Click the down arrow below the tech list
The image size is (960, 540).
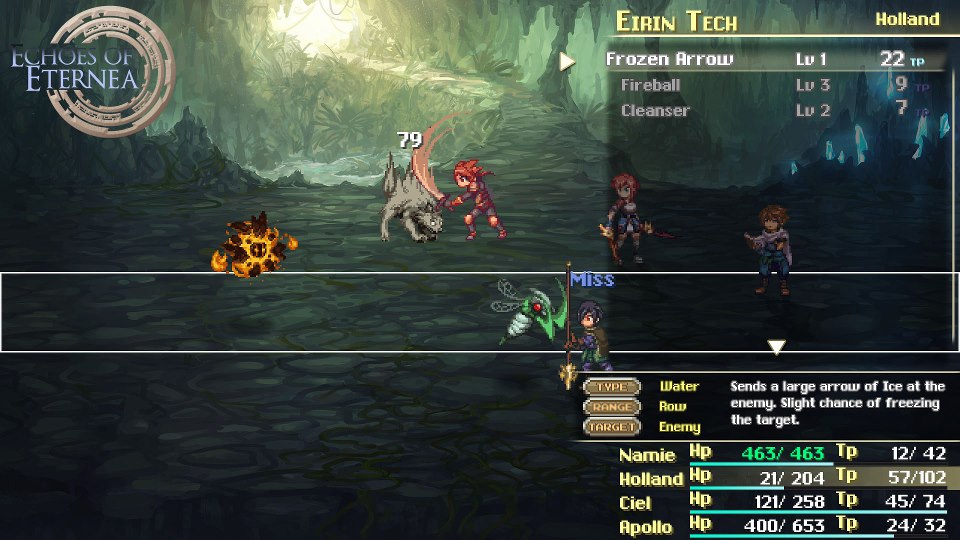tap(776, 347)
